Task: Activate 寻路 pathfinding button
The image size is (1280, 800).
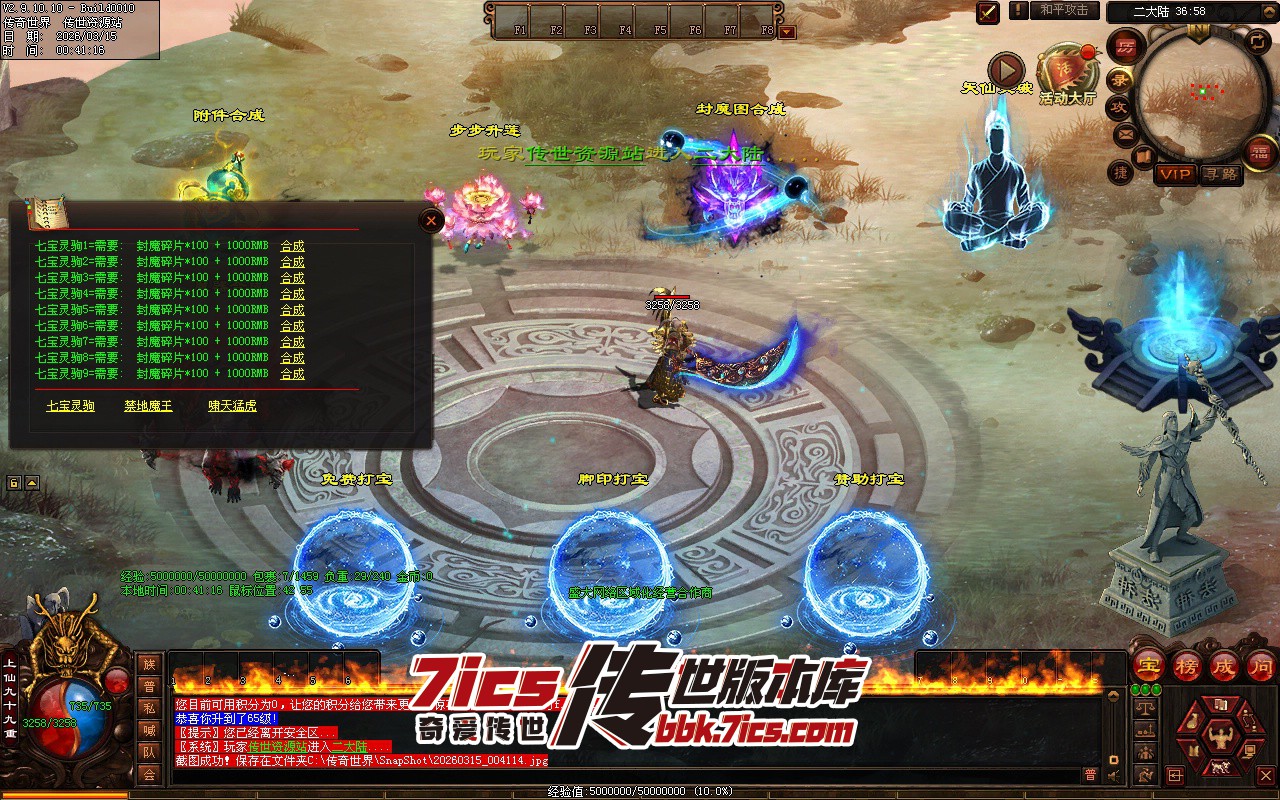Action: tap(1219, 174)
